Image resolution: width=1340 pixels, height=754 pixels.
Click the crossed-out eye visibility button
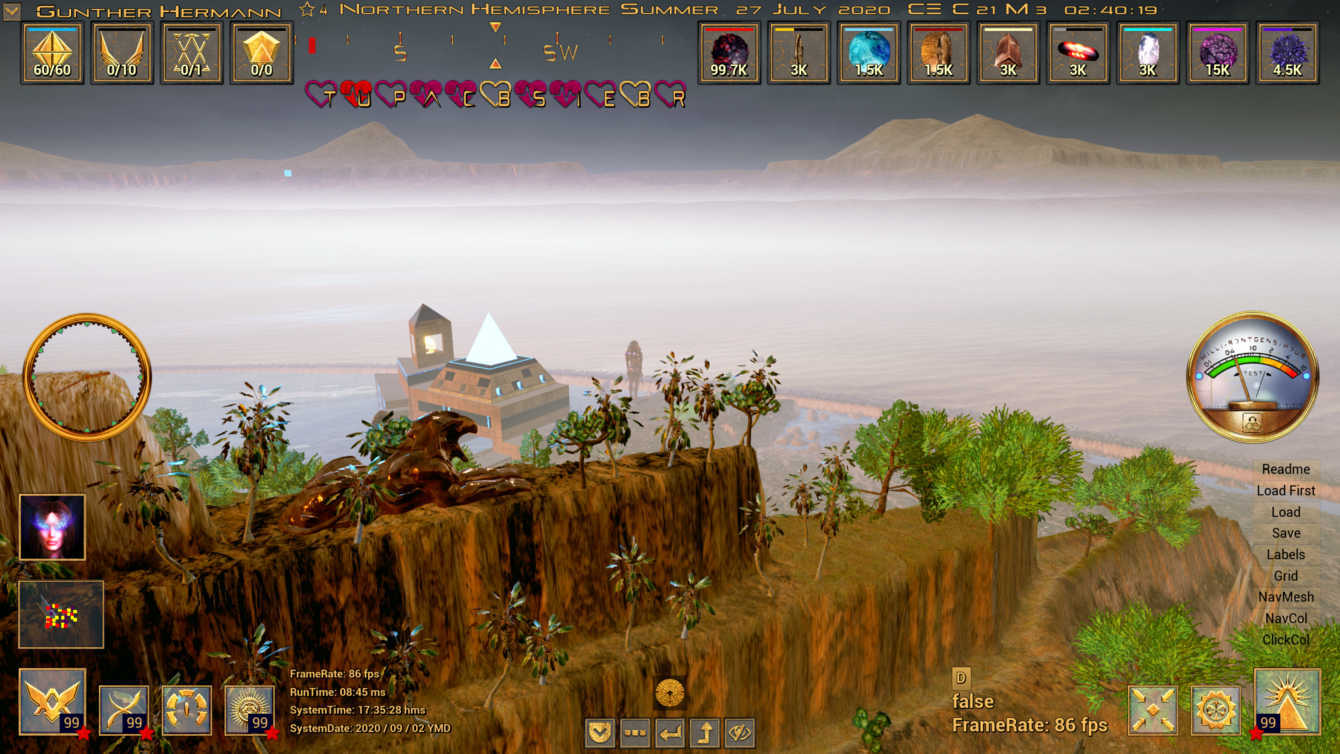pyautogui.click(x=739, y=733)
